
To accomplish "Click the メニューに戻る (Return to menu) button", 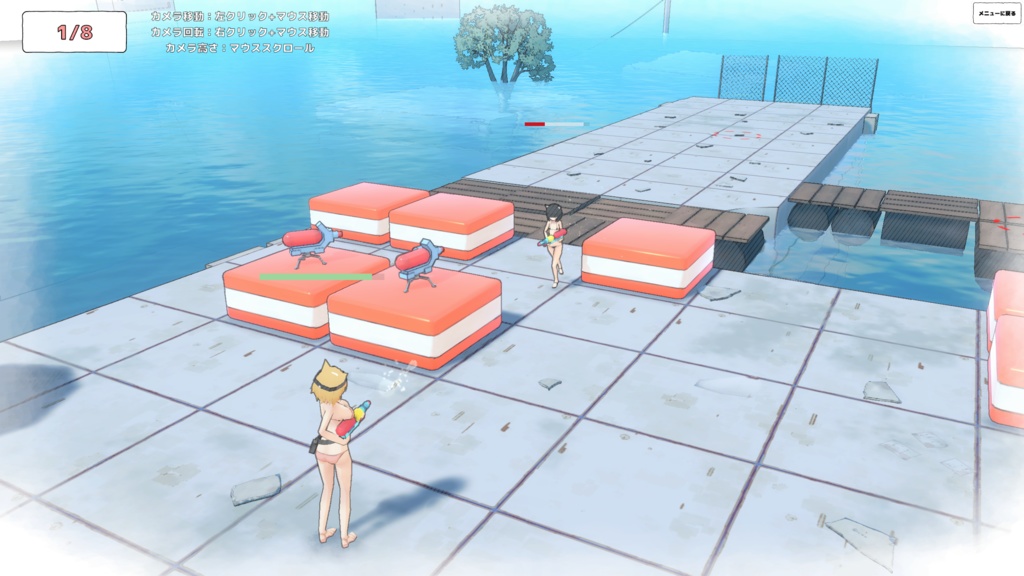I will 996,13.
